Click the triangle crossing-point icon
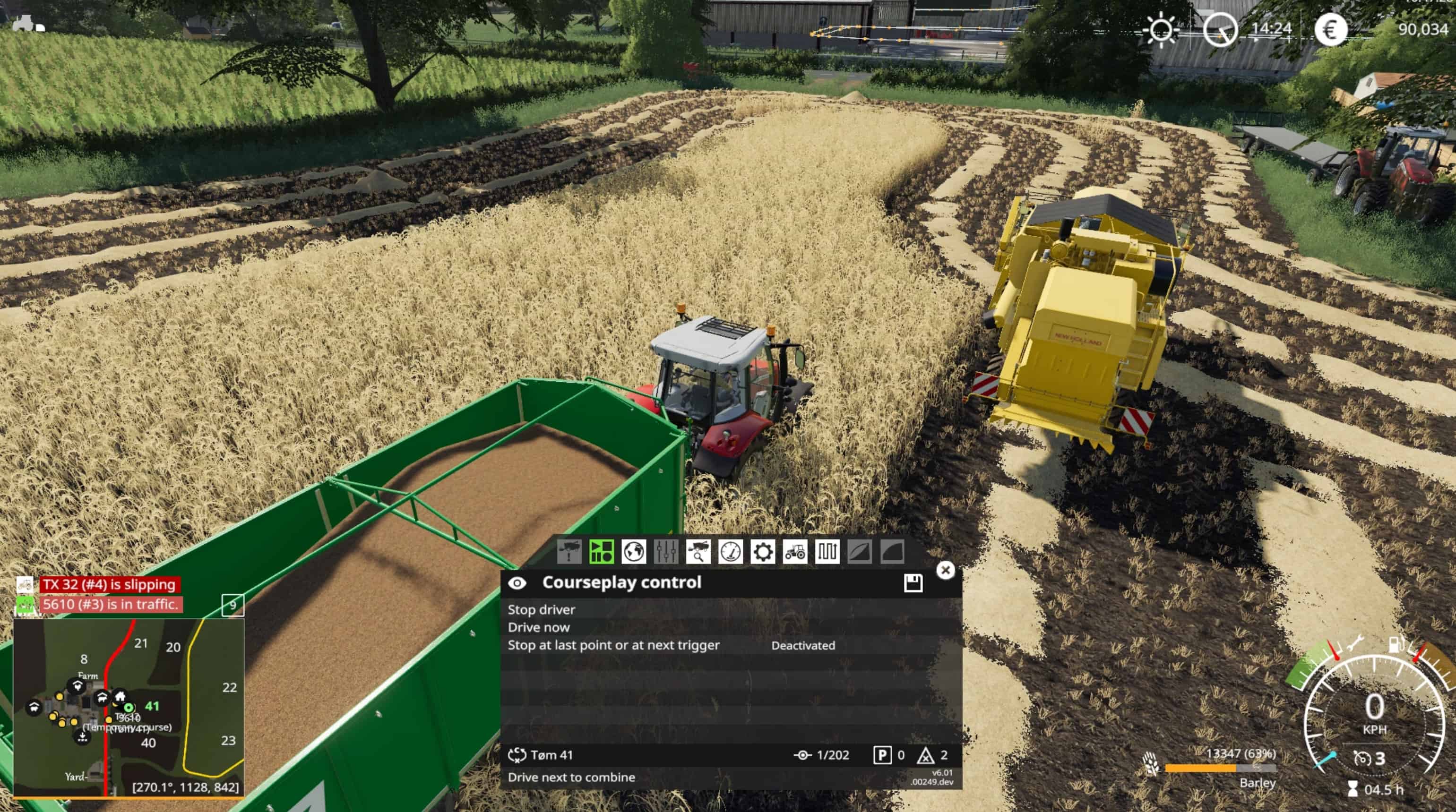The image size is (1456, 812). [925, 755]
